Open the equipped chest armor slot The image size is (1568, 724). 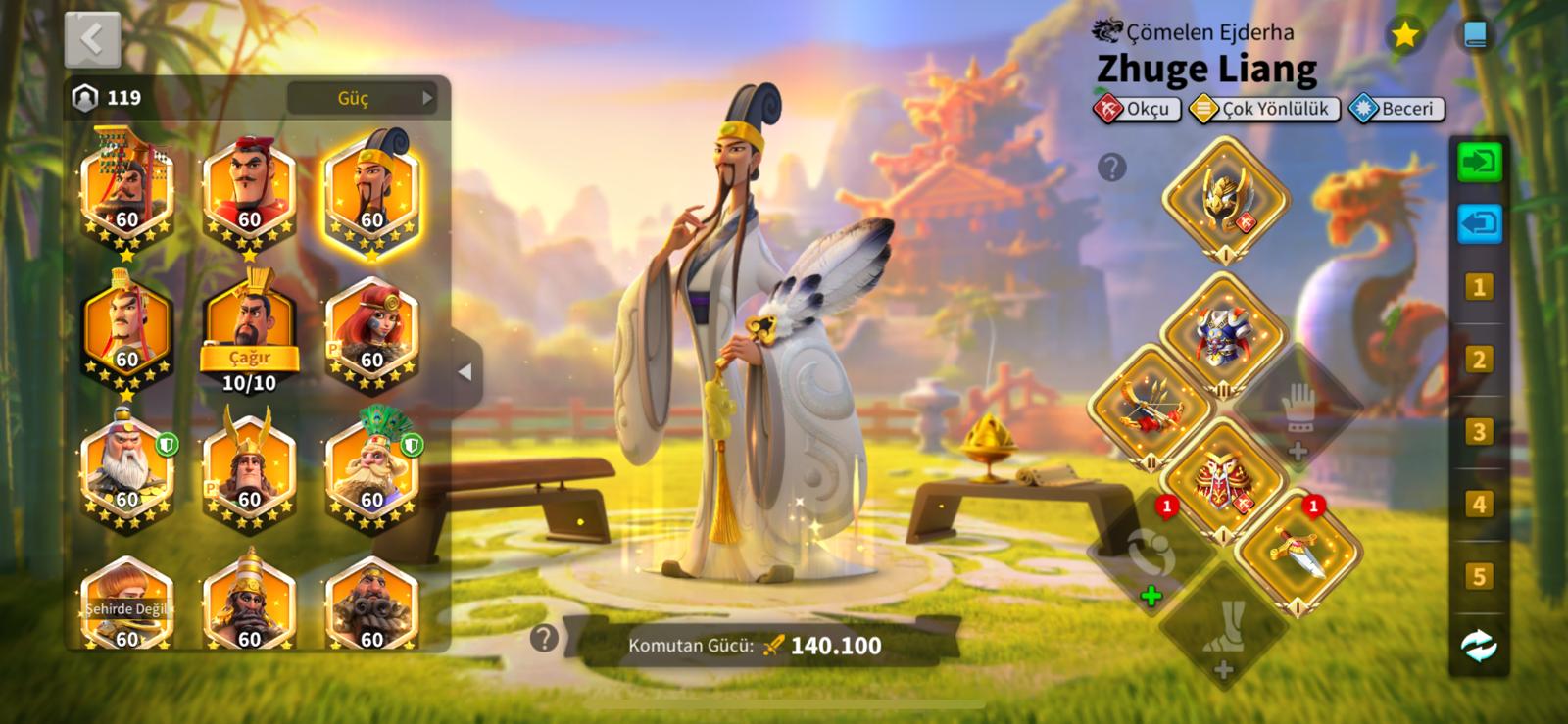click(x=1222, y=333)
